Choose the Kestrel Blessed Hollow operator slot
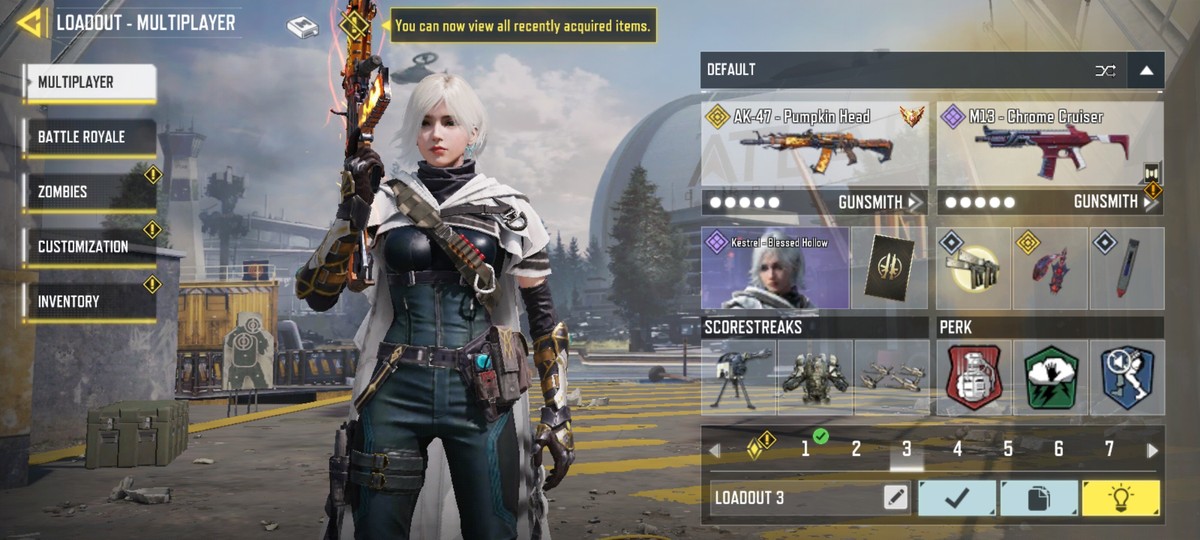This screenshot has height=540, width=1200. coord(775,268)
